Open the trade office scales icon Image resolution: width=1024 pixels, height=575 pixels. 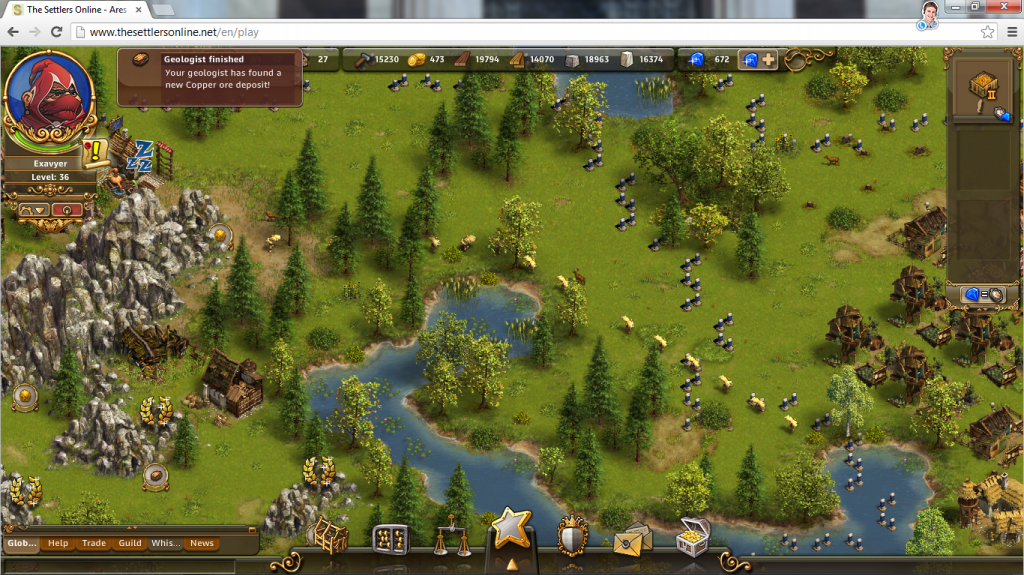(452, 541)
